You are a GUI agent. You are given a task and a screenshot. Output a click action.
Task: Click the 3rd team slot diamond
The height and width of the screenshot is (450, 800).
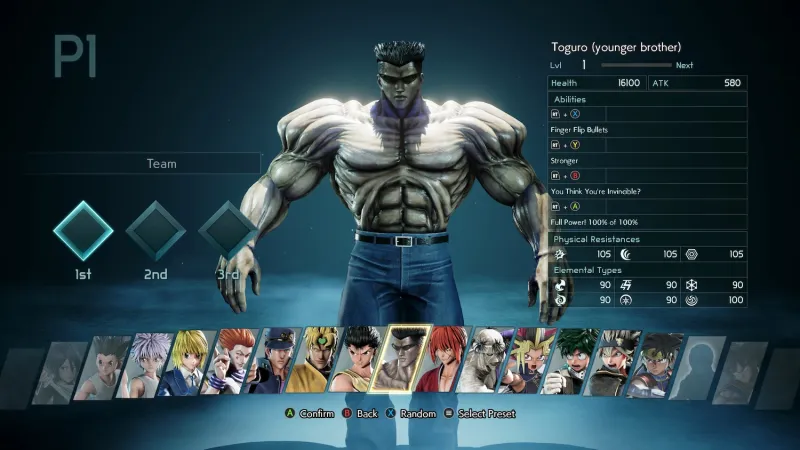227,231
